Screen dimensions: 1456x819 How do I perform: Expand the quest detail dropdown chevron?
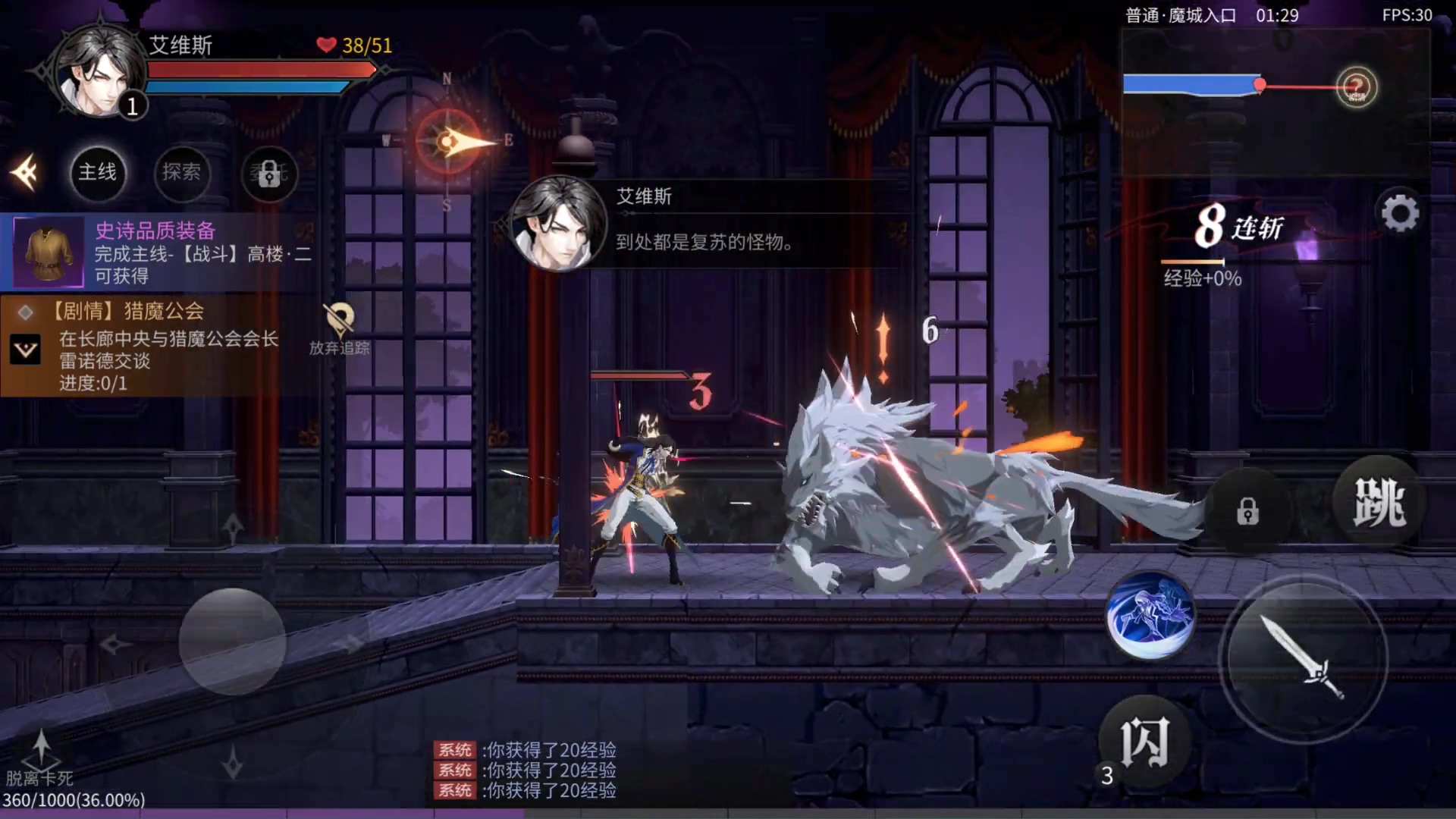26,350
